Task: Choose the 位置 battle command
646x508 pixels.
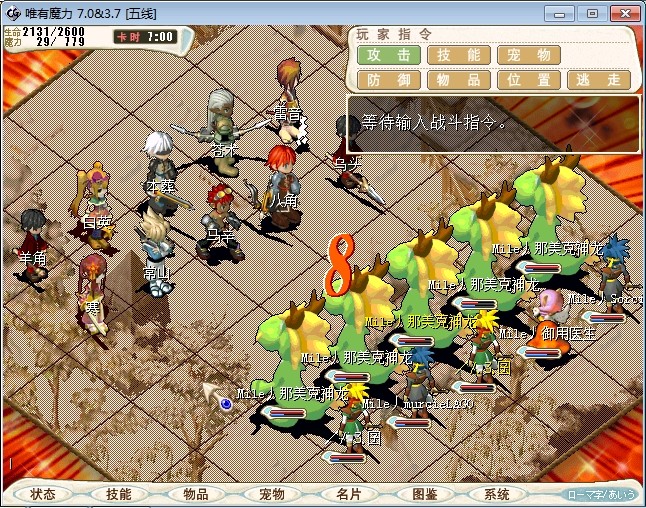Action: [529, 80]
